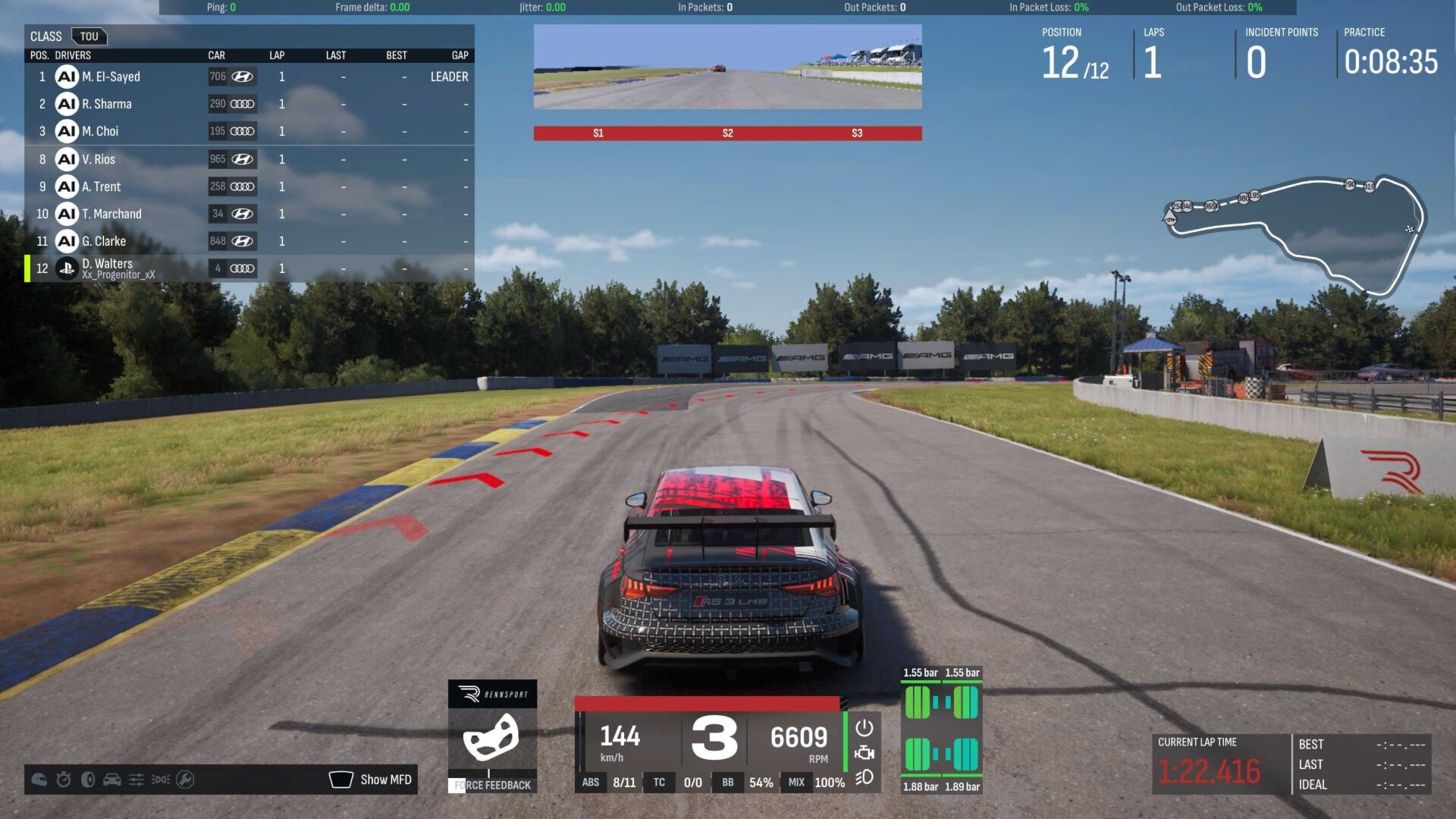Click the engine warning icon
Screen dimensions: 1456x819
865,753
